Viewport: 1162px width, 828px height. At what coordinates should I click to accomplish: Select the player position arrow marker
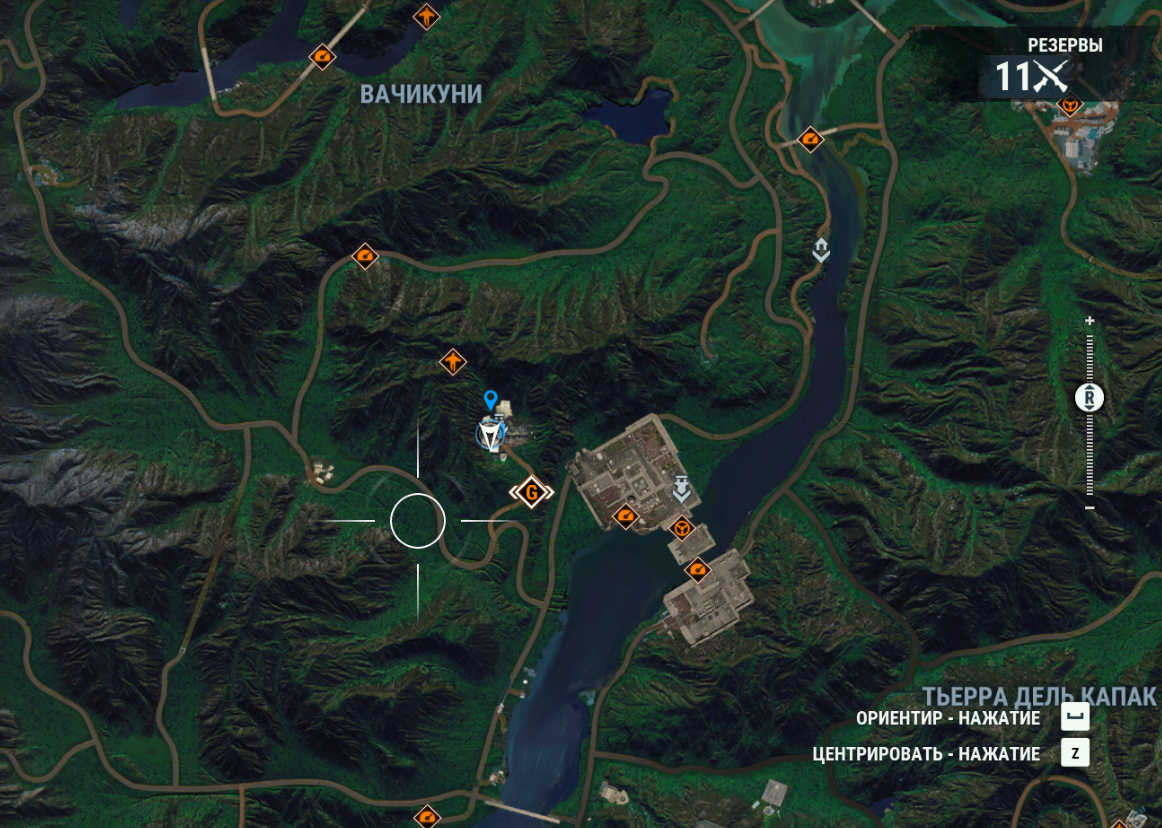(x=490, y=435)
